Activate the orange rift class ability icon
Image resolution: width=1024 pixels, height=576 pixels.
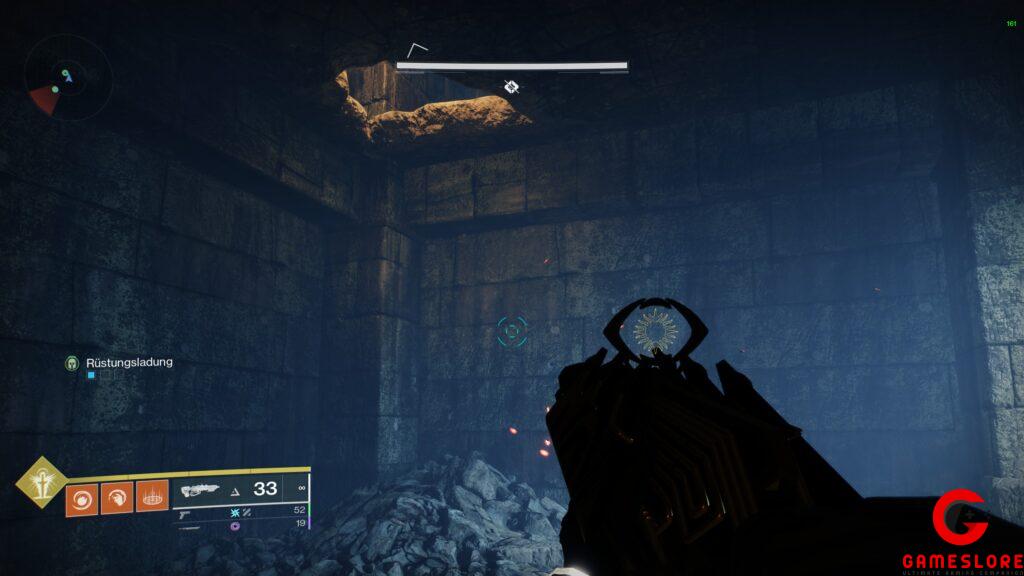coord(151,497)
